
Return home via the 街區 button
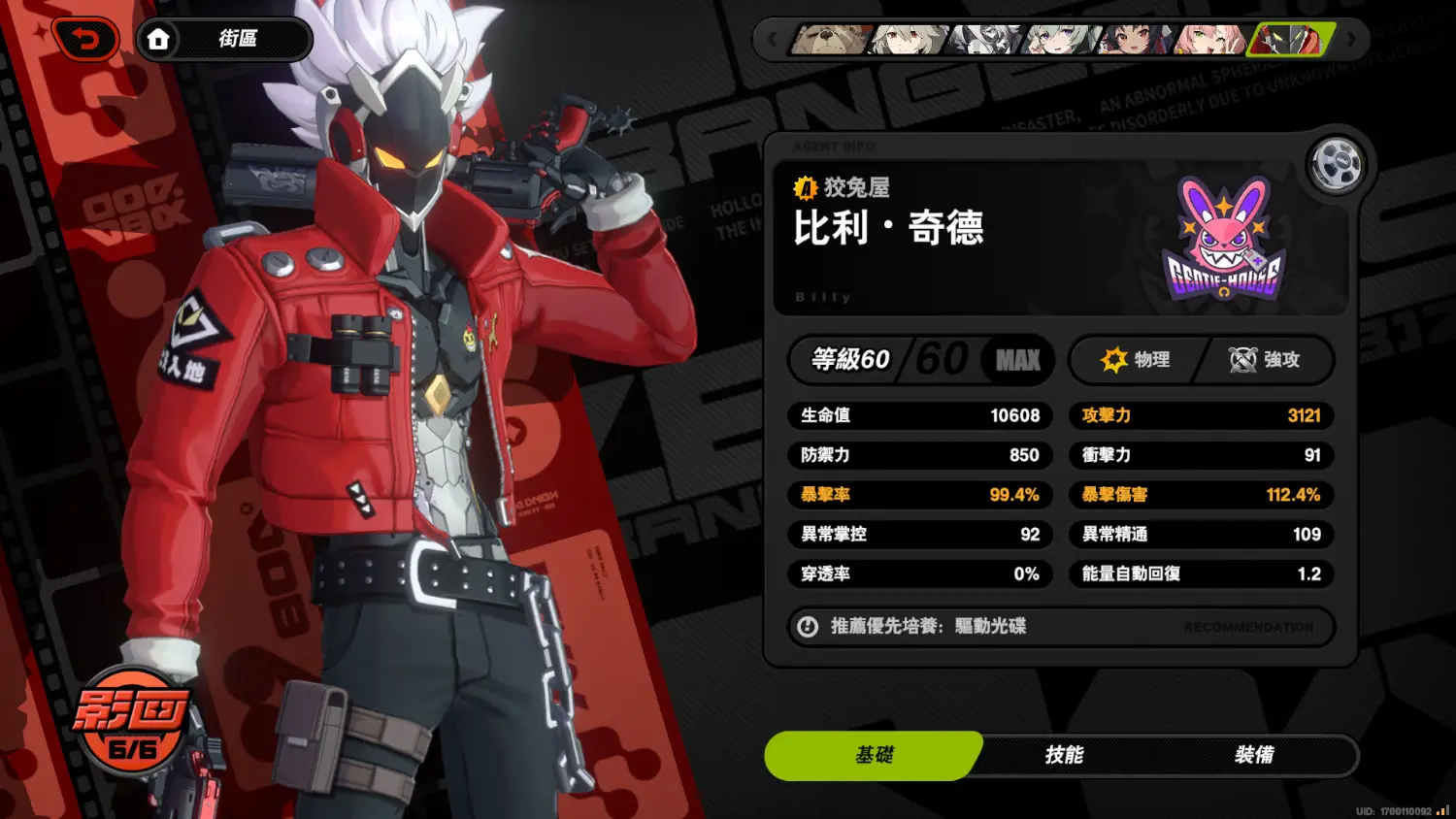coord(224,40)
